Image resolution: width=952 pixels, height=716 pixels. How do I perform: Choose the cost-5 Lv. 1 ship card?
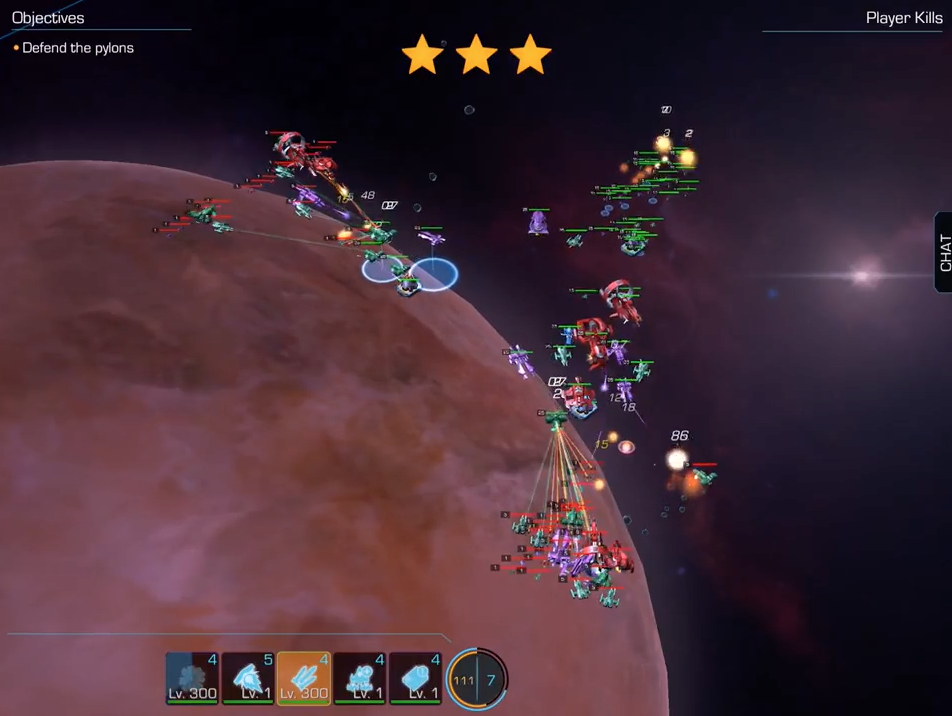(x=248, y=677)
